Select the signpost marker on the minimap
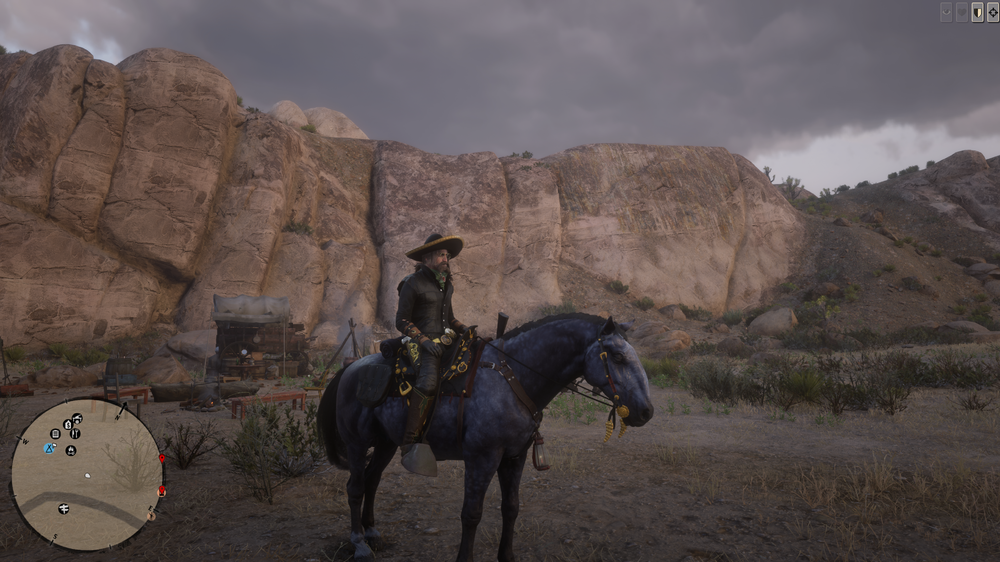This screenshot has width=1000, height=562. [x=63, y=509]
